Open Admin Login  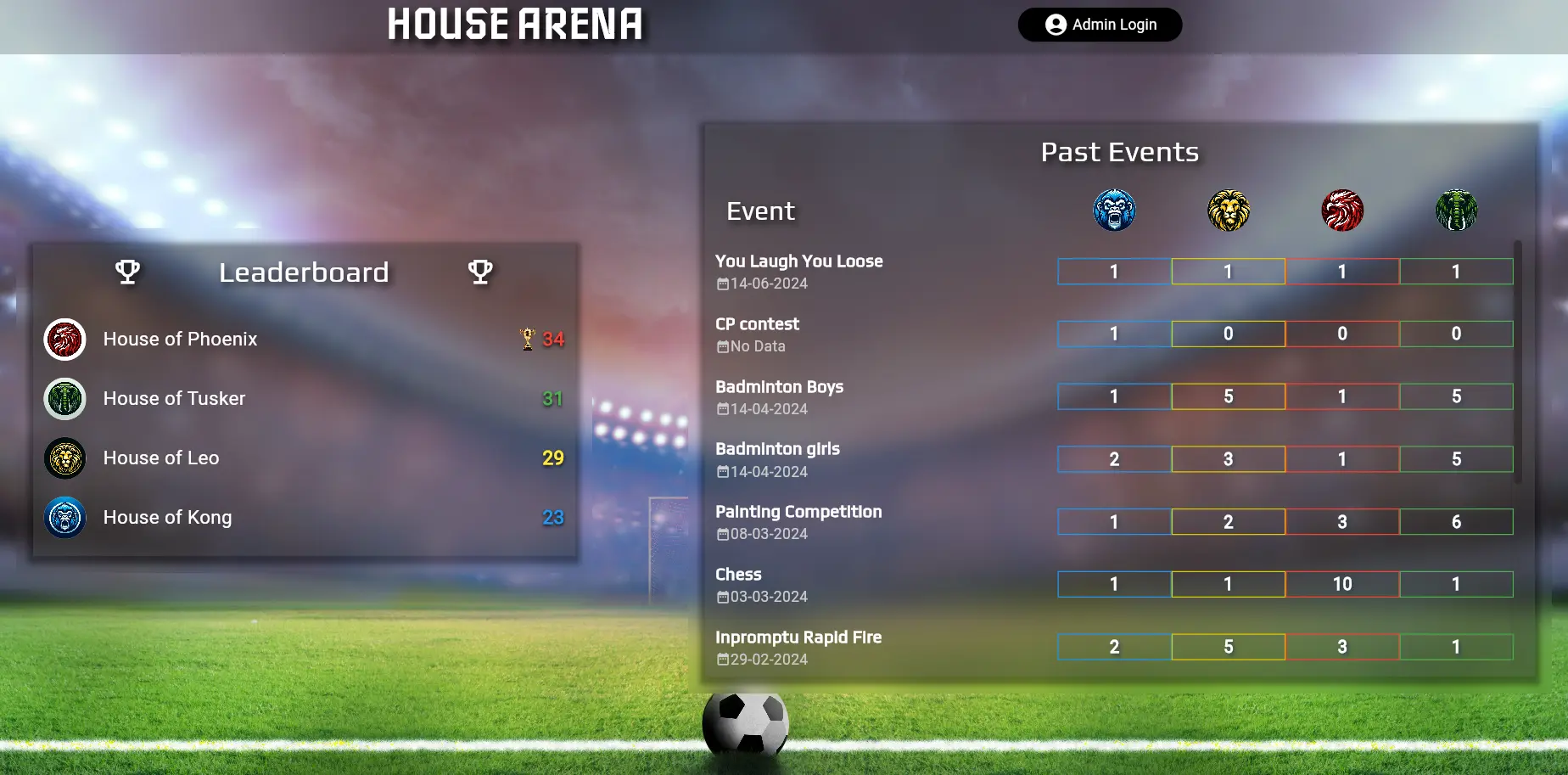pyautogui.click(x=1100, y=25)
